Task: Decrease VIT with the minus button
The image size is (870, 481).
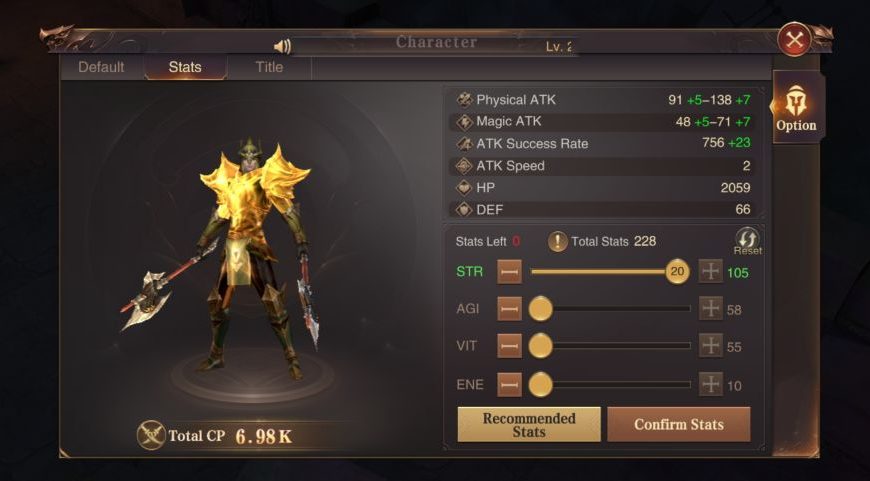Action: pos(510,346)
